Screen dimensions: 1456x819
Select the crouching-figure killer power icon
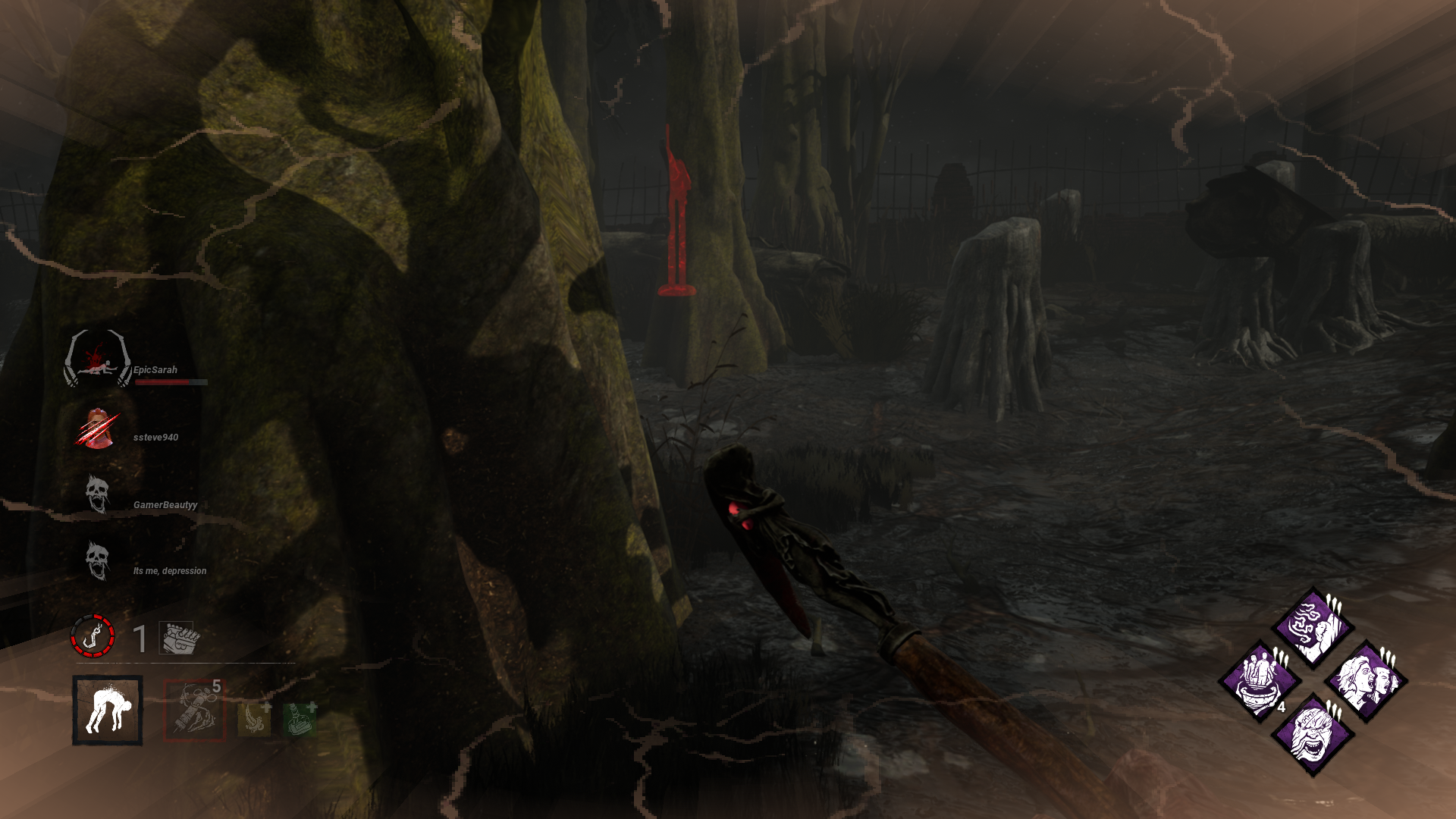click(108, 711)
